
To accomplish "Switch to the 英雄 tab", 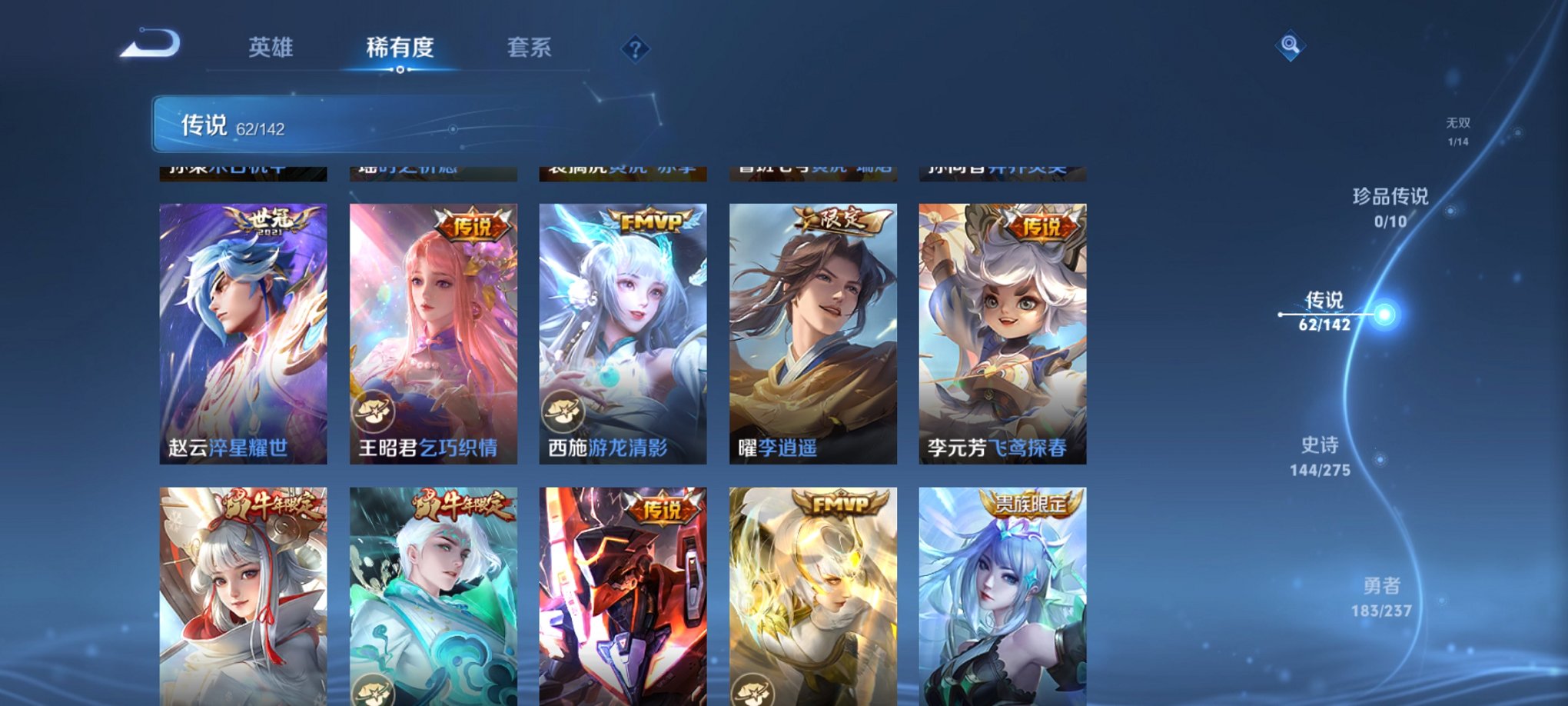I will tap(273, 48).
